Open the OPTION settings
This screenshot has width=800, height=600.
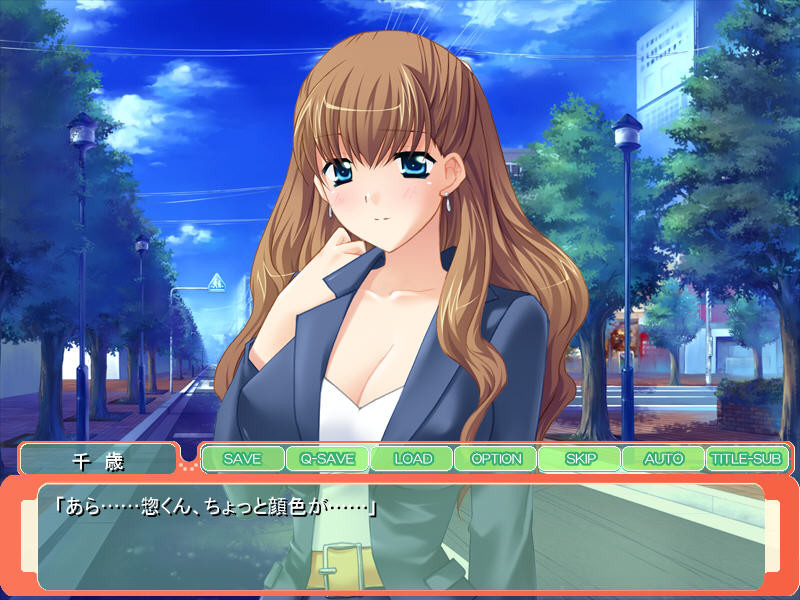[x=496, y=459]
